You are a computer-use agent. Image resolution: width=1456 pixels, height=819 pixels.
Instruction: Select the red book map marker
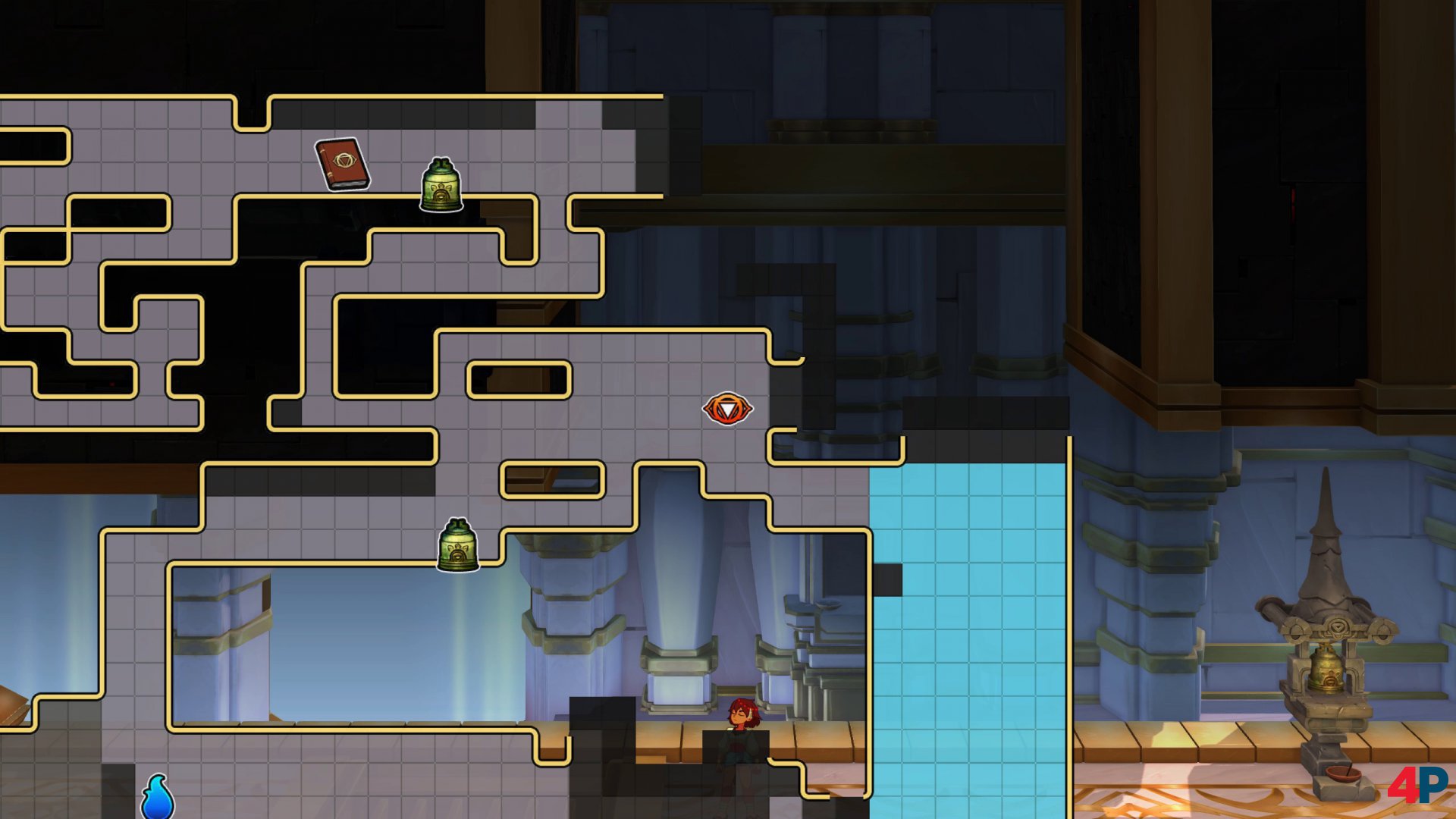pos(343,164)
